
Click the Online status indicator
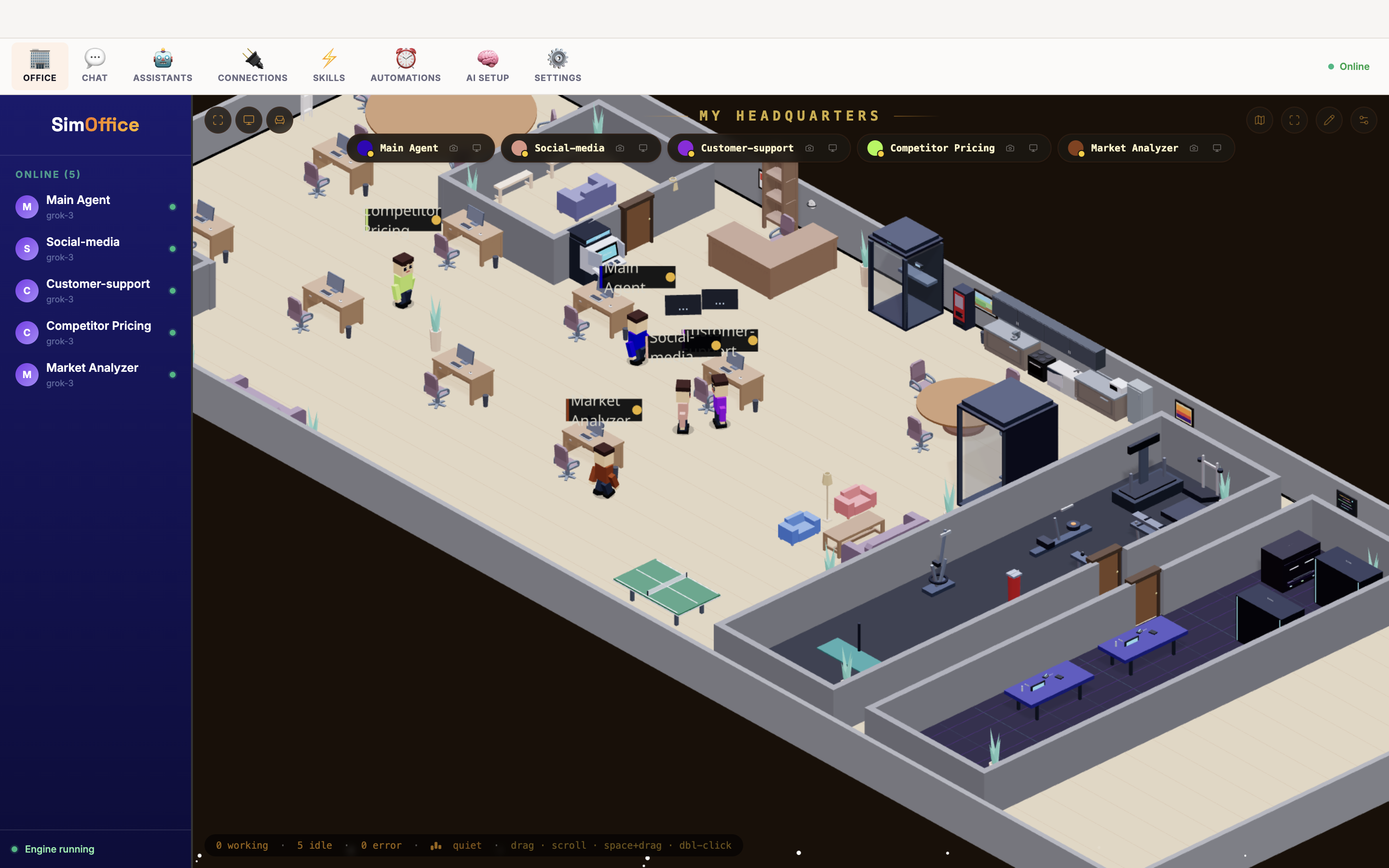tap(1349, 66)
